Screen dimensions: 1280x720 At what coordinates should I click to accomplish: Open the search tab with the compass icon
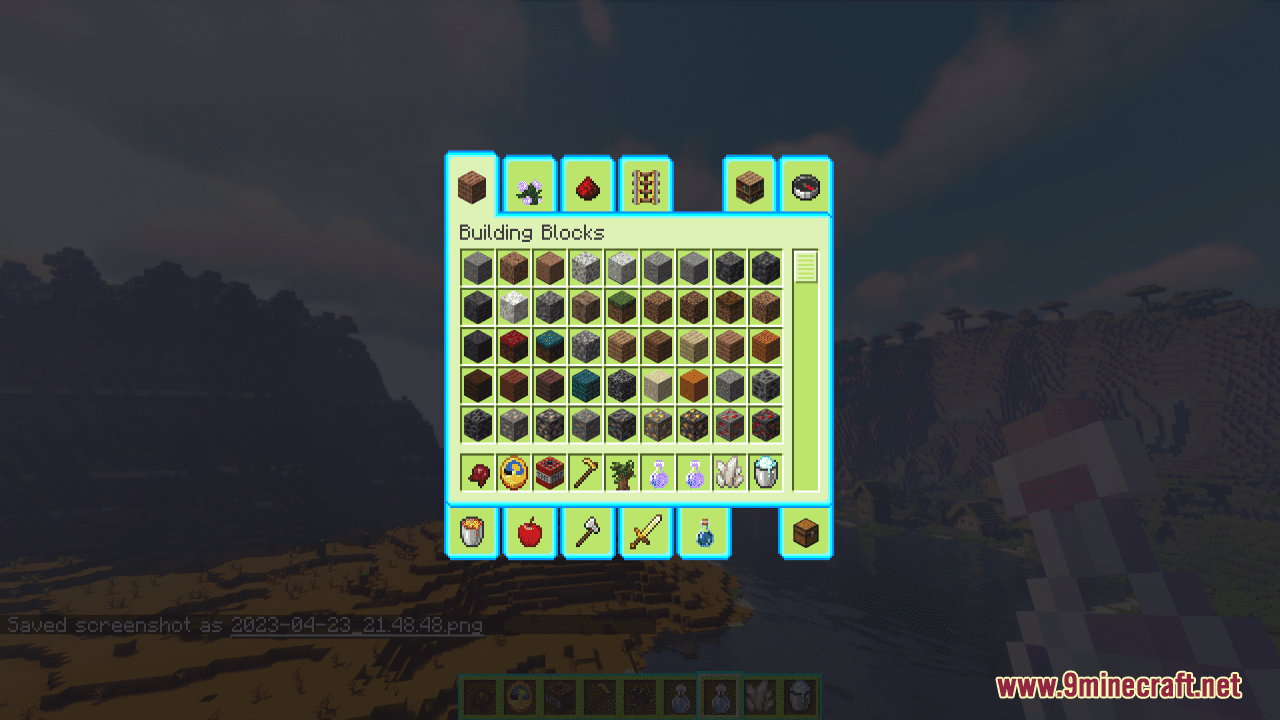click(x=805, y=187)
